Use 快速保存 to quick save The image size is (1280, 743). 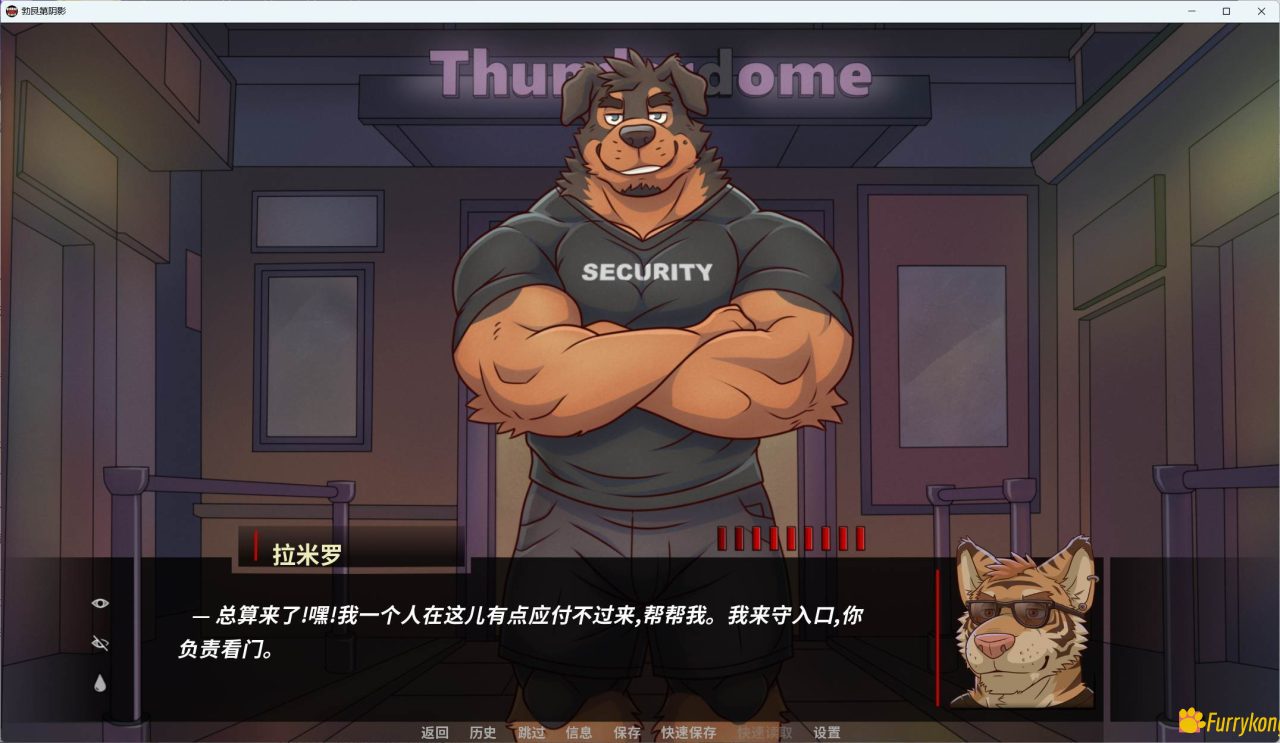click(x=687, y=733)
